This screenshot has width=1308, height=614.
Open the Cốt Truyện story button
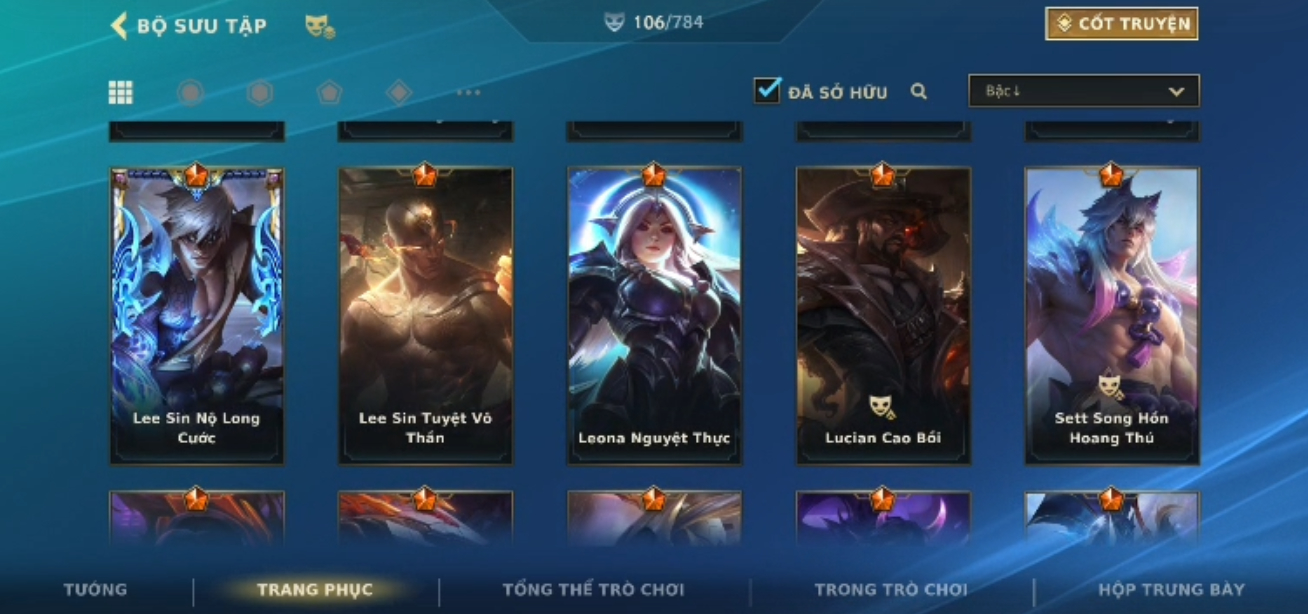coord(1121,24)
